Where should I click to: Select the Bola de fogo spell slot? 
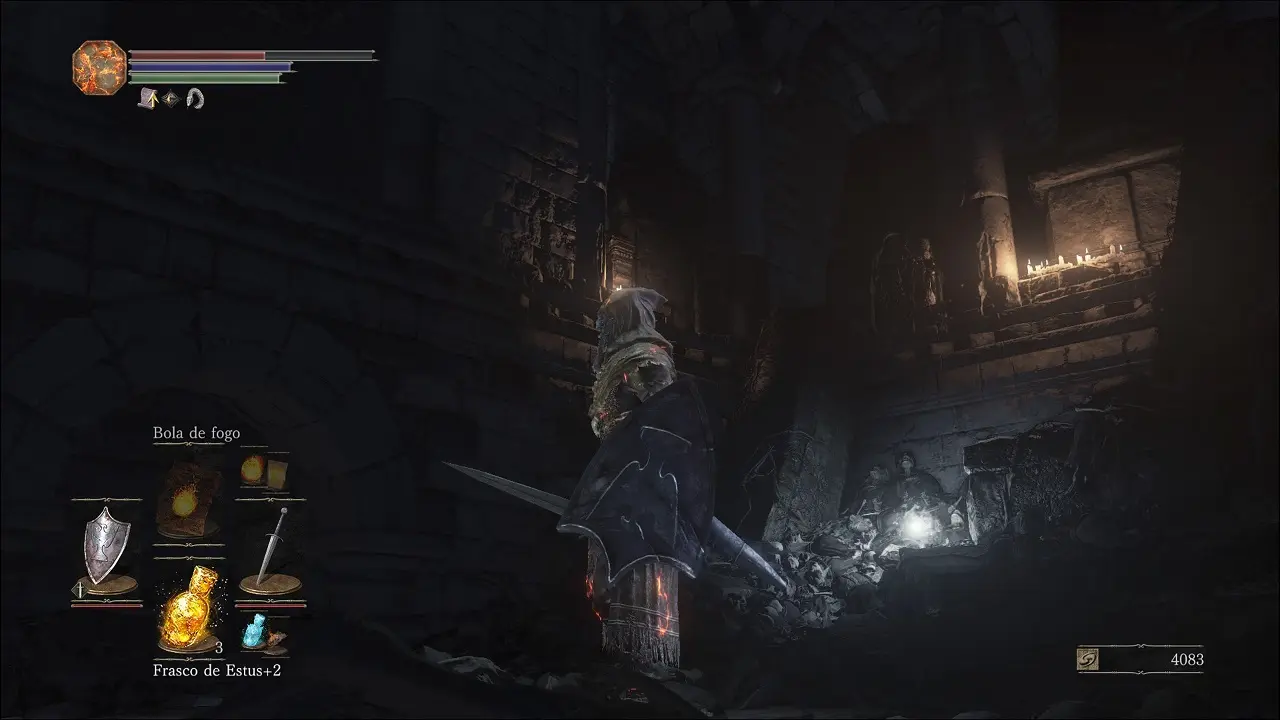click(188, 500)
